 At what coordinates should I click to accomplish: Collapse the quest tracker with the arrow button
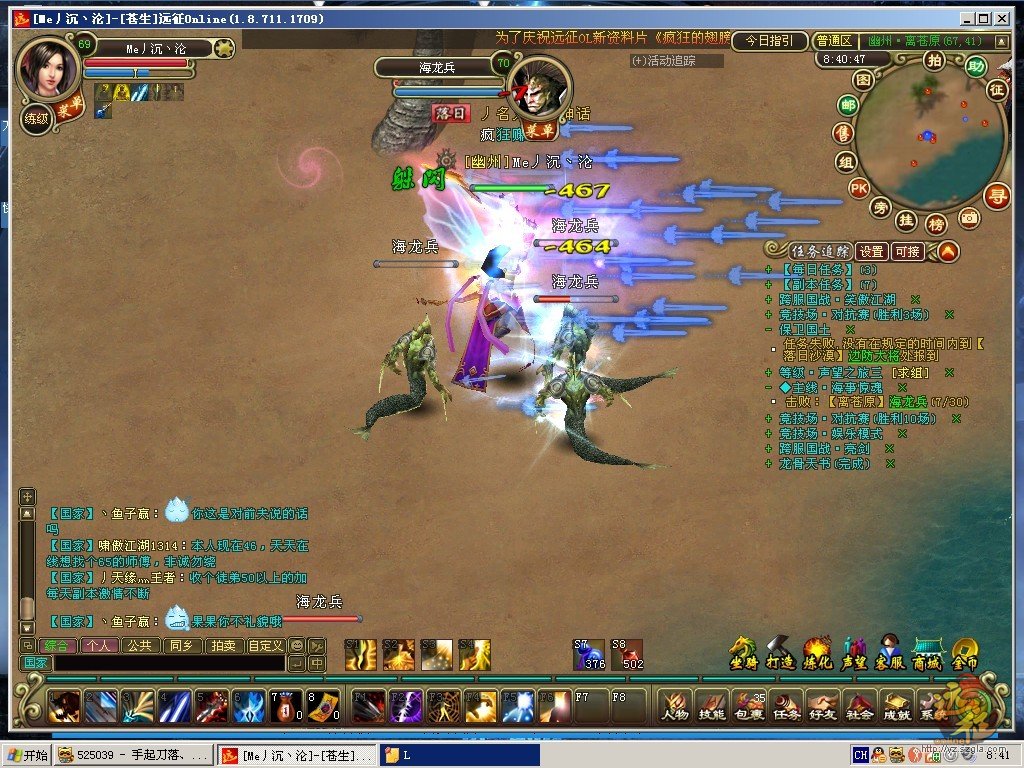pyautogui.click(x=947, y=251)
